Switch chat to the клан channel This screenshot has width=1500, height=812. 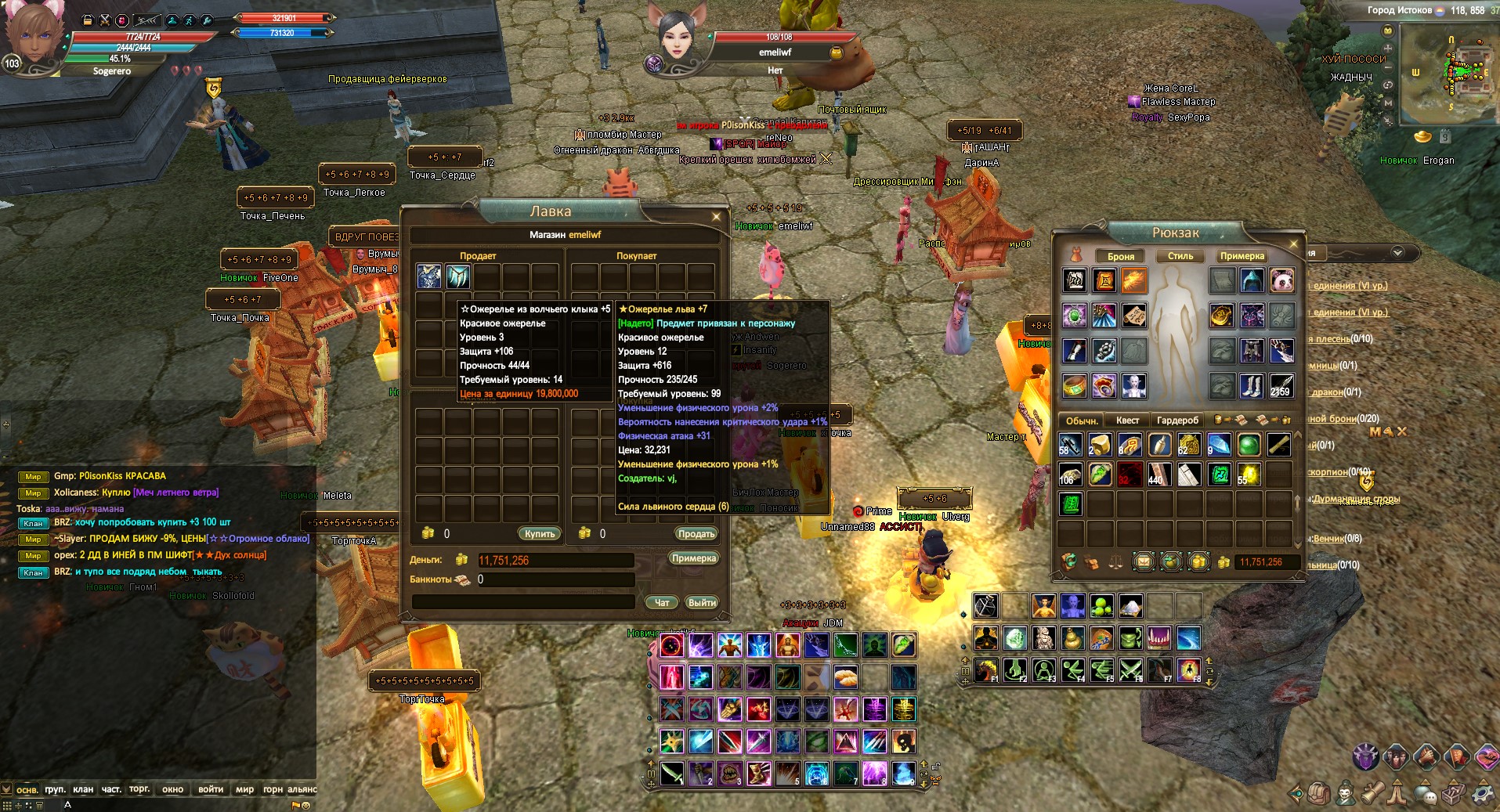[83, 789]
